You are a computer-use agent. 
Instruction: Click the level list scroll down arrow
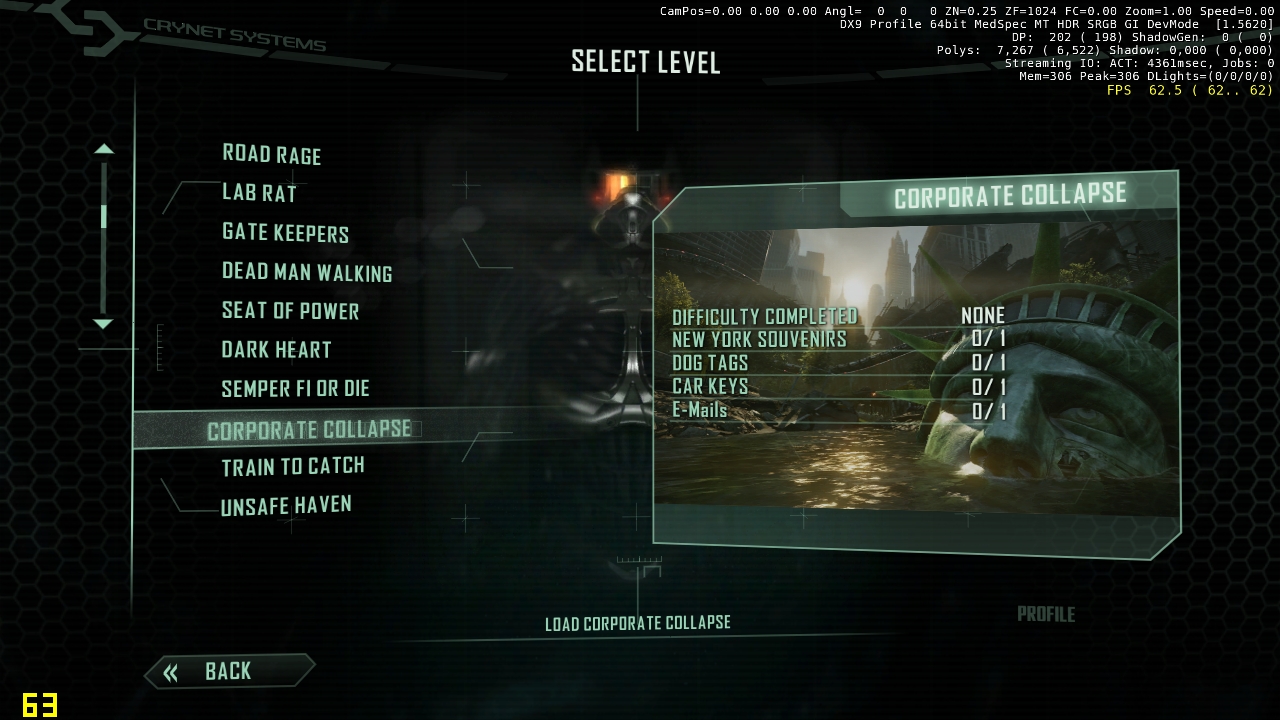pos(103,324)
